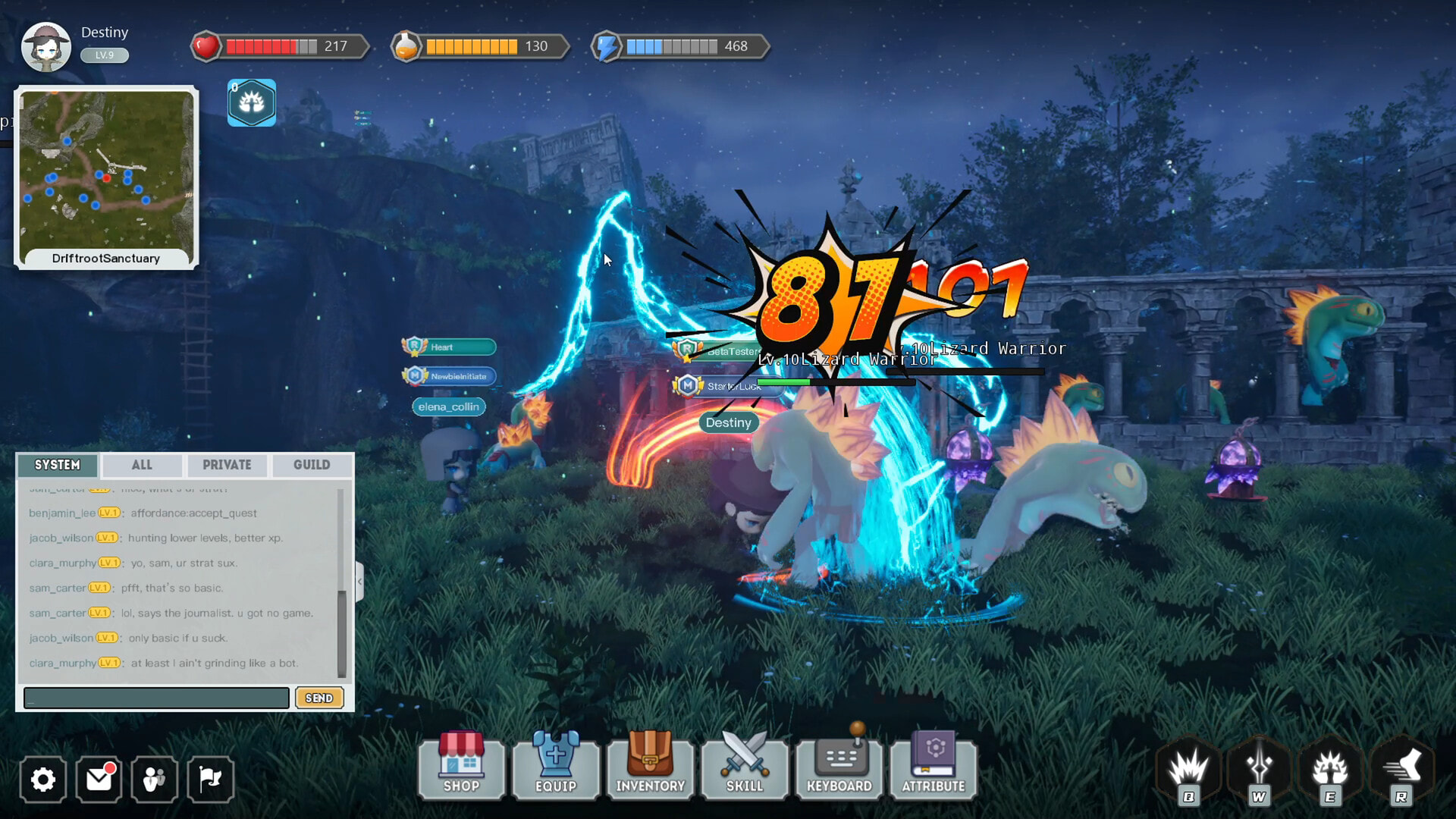Open the Equip panel
Screen dimensions: 1456x819
tap(556, 767)
